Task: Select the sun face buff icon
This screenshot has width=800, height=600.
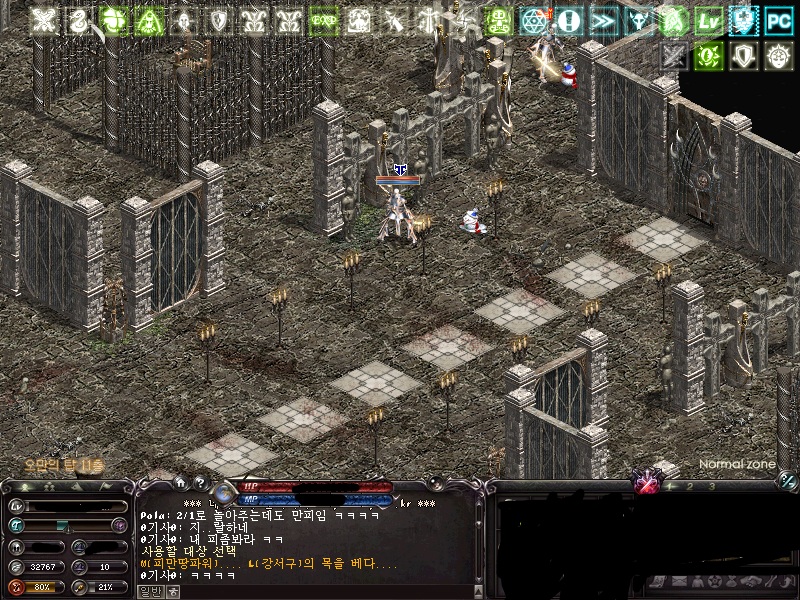Action: click(x=779, y=56)
